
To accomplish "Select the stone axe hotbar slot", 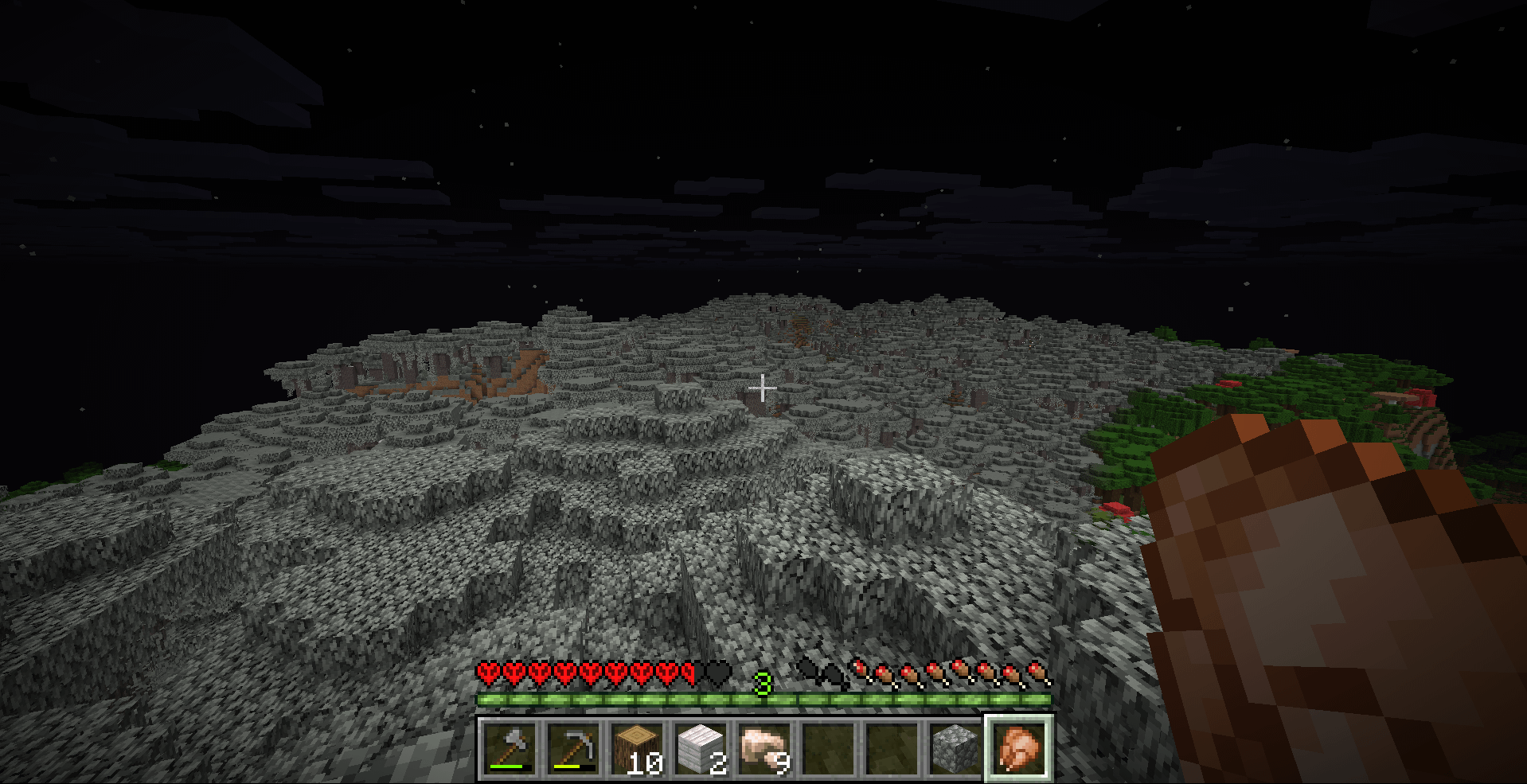I will coord(510,748).
